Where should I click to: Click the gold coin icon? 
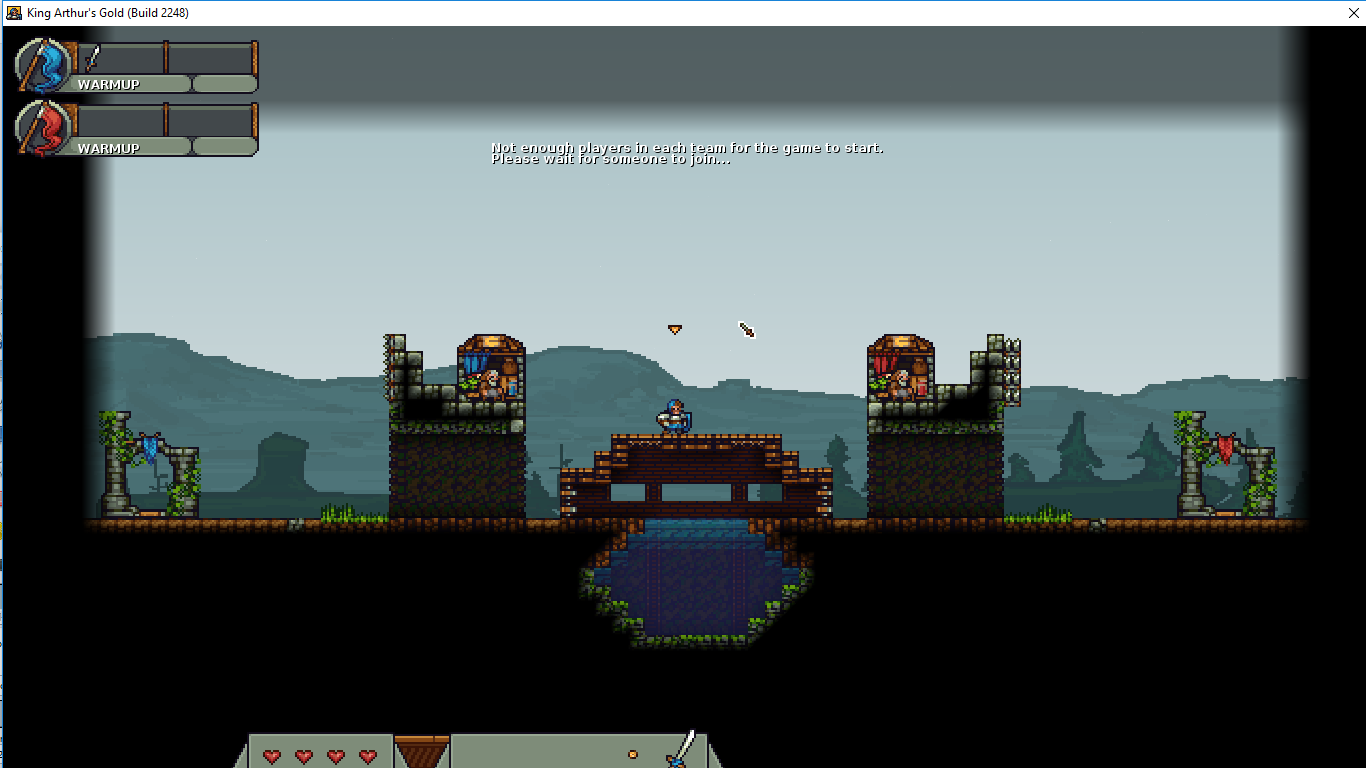tap(632, 754)
